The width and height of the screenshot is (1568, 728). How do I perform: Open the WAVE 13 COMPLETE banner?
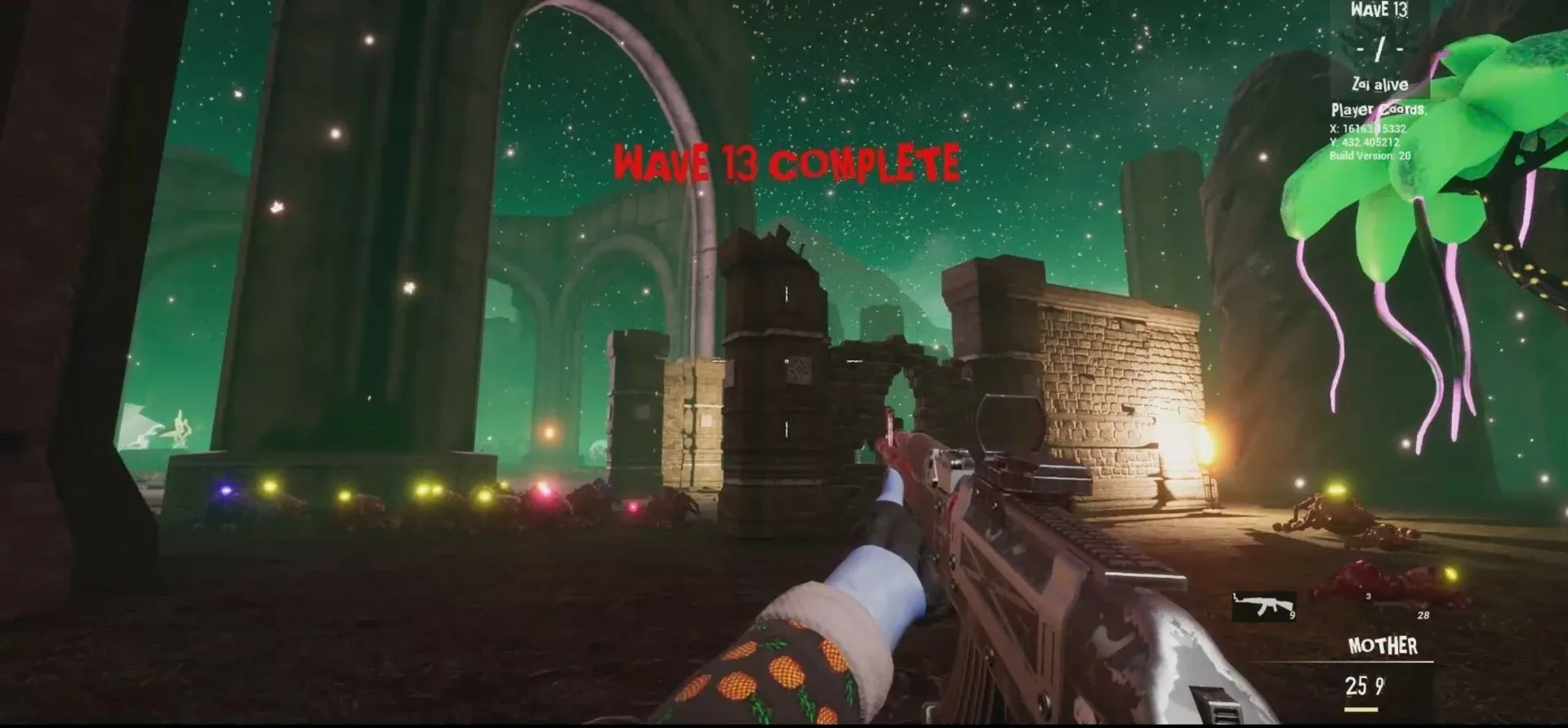[788, 161]
